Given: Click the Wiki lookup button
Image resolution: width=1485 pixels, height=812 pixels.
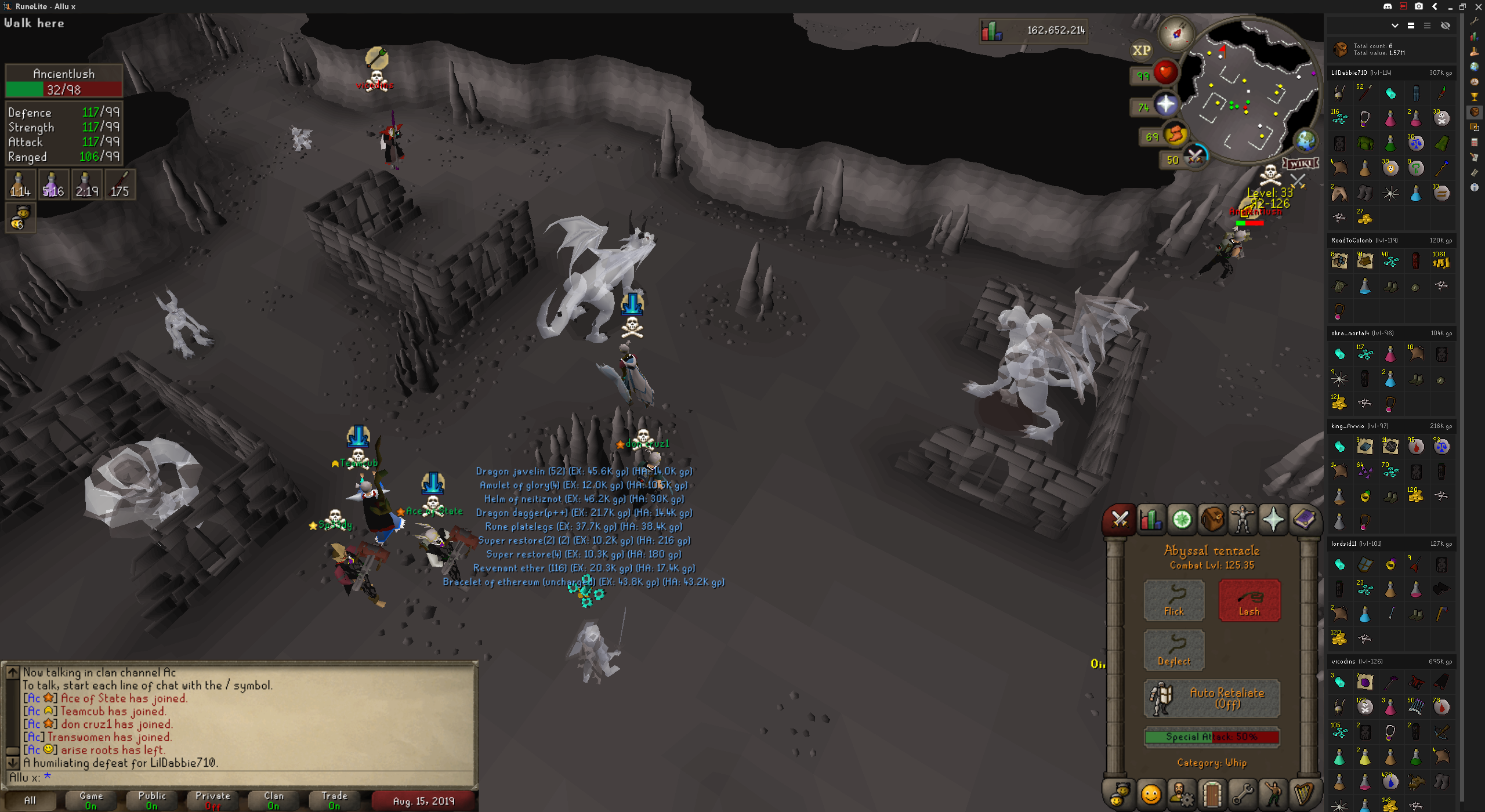Looking at the screenshot, I should [x=1301, y=164].
